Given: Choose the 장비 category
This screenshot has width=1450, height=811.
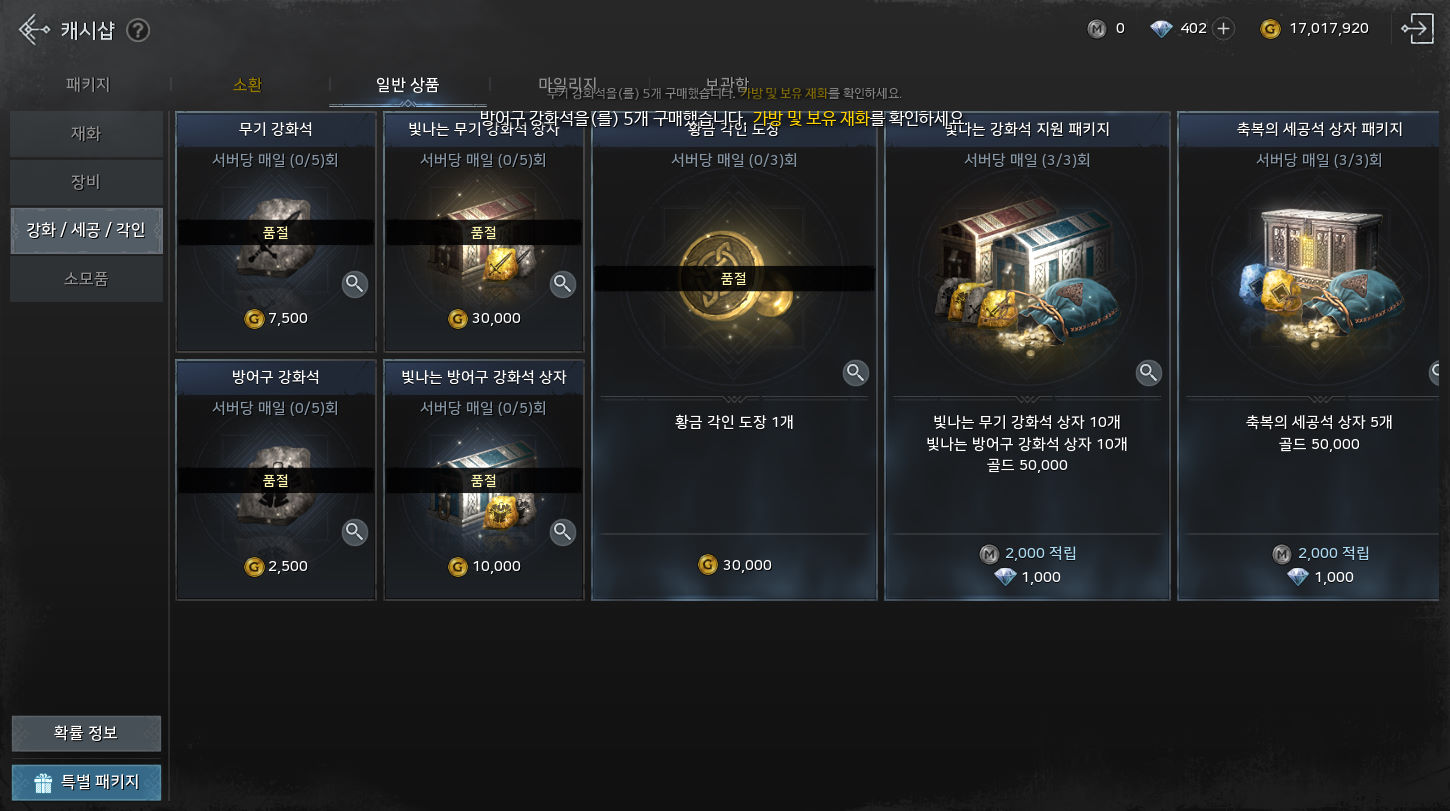Looking at the screenshot, I should pos(86,183).
